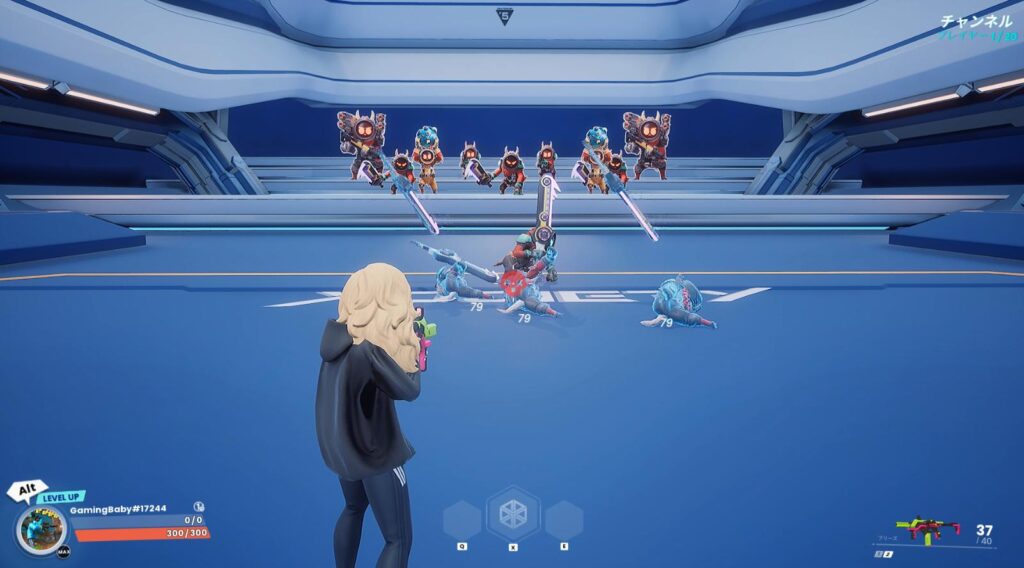Select the equipped freeze rifle weapon icon
The height and width of the screenshot is (568, 1024).
click(x=926, y=528)
